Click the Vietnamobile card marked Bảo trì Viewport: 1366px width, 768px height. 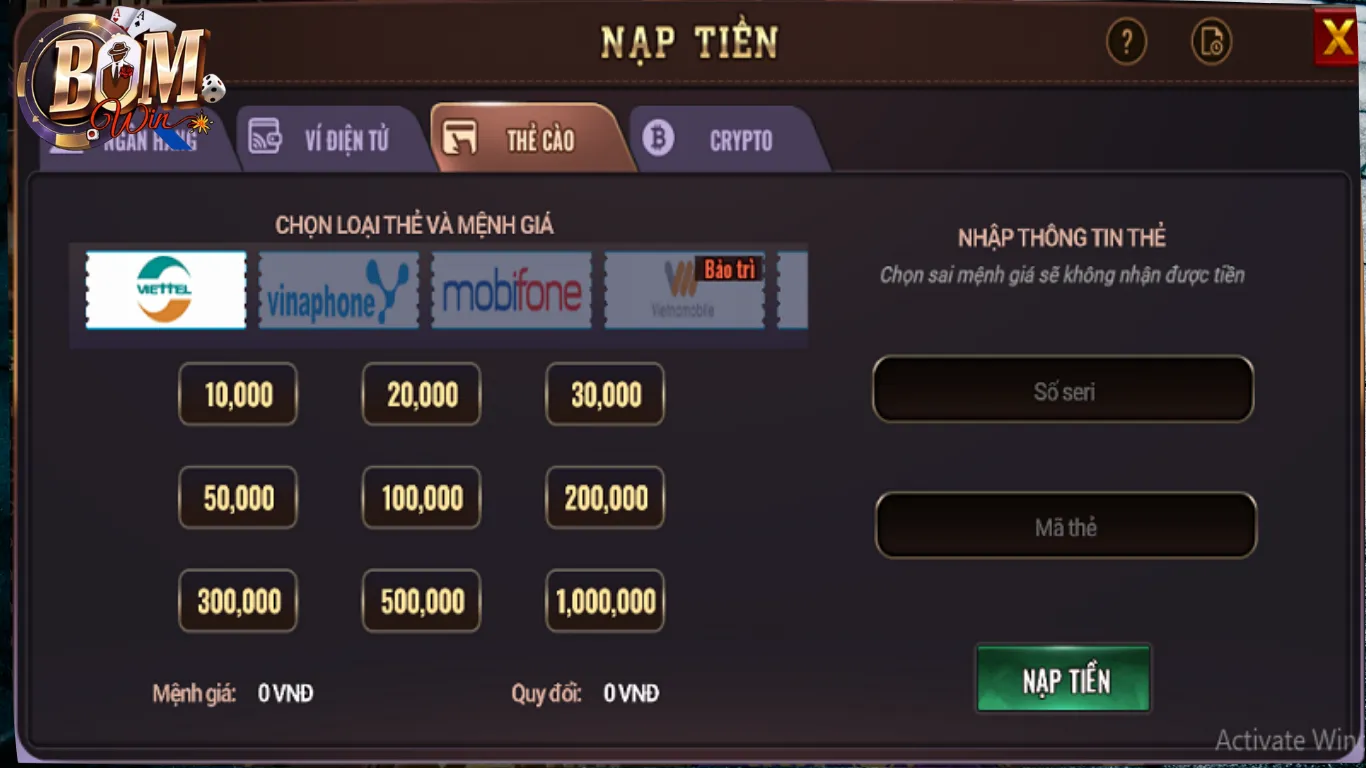tap(684, 291)
